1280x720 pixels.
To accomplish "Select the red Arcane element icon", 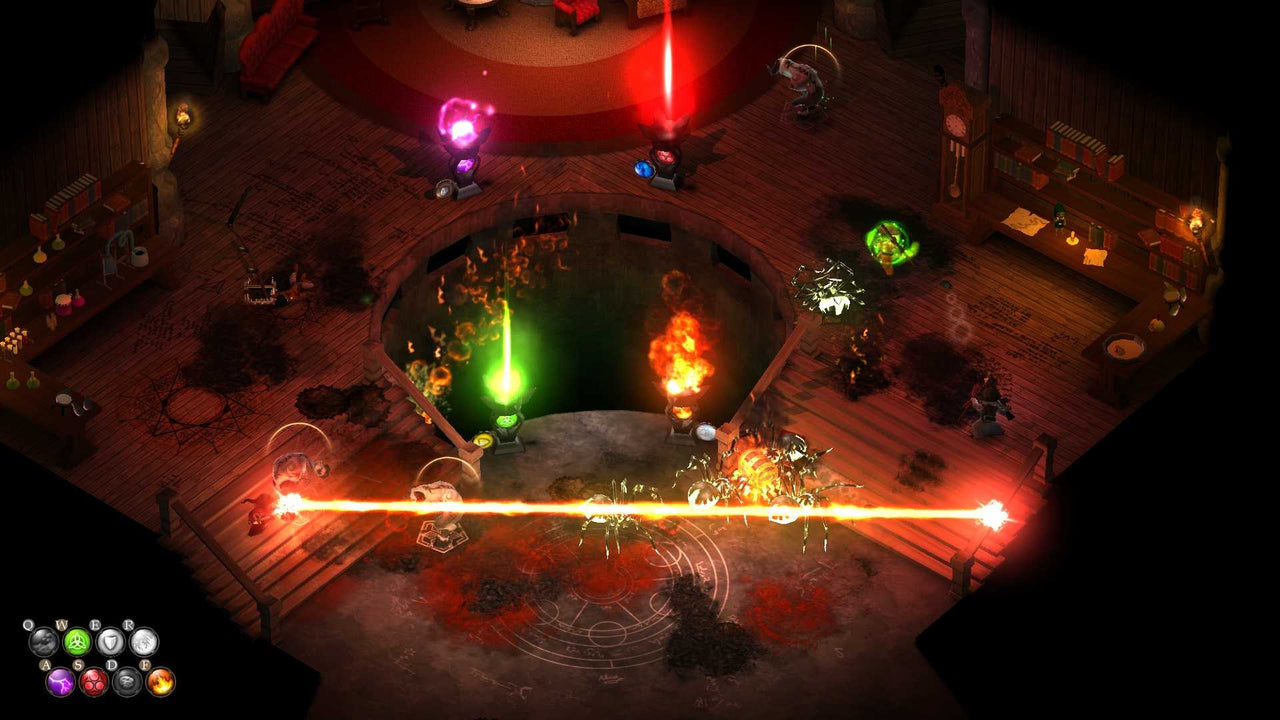I will click(94, 683).
